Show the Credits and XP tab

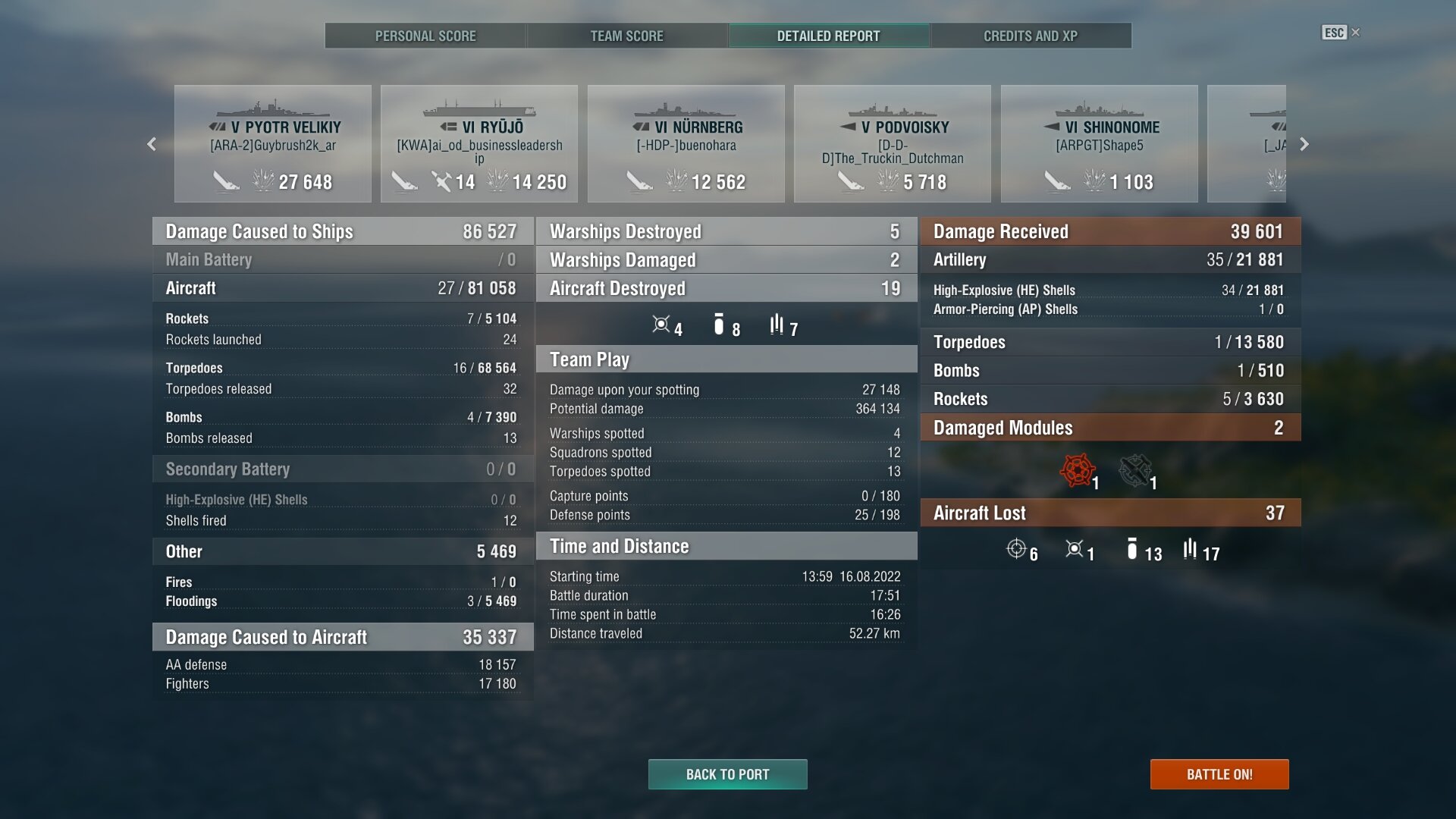[1030, 36]
